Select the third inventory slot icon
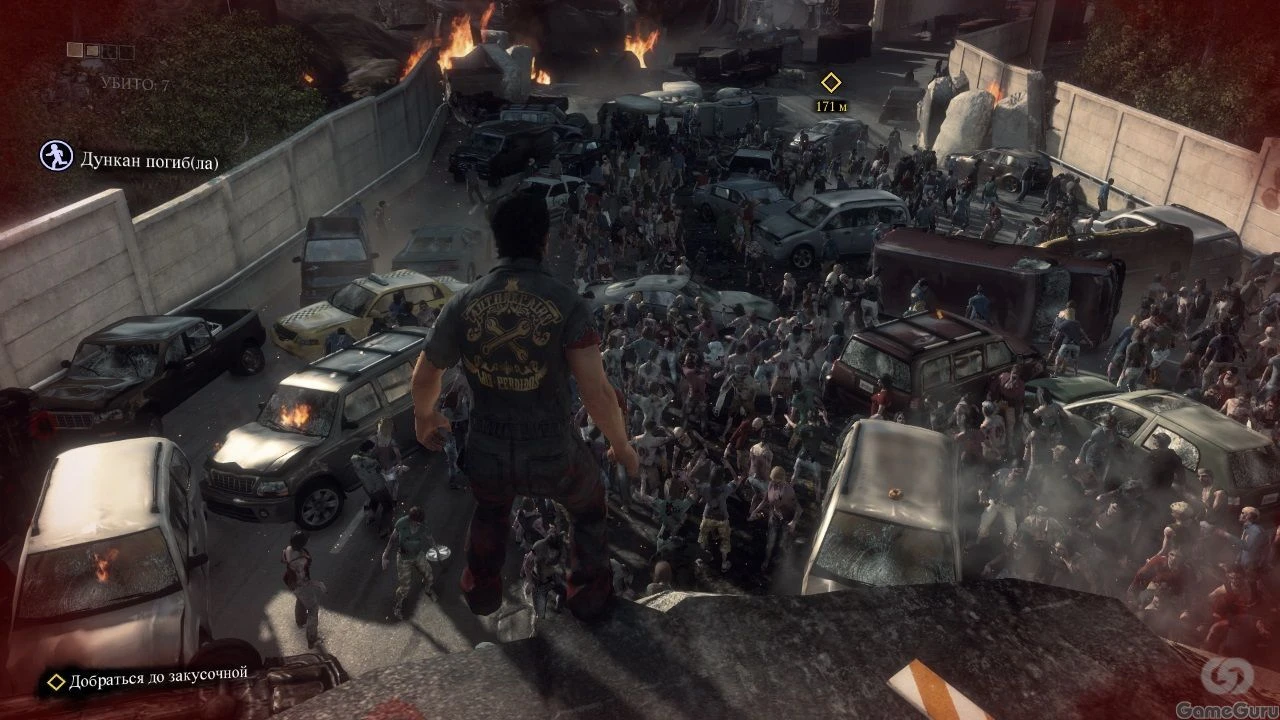Image resolution: width=1280 pixels, height=720 pixels. [x=109, y=52]
